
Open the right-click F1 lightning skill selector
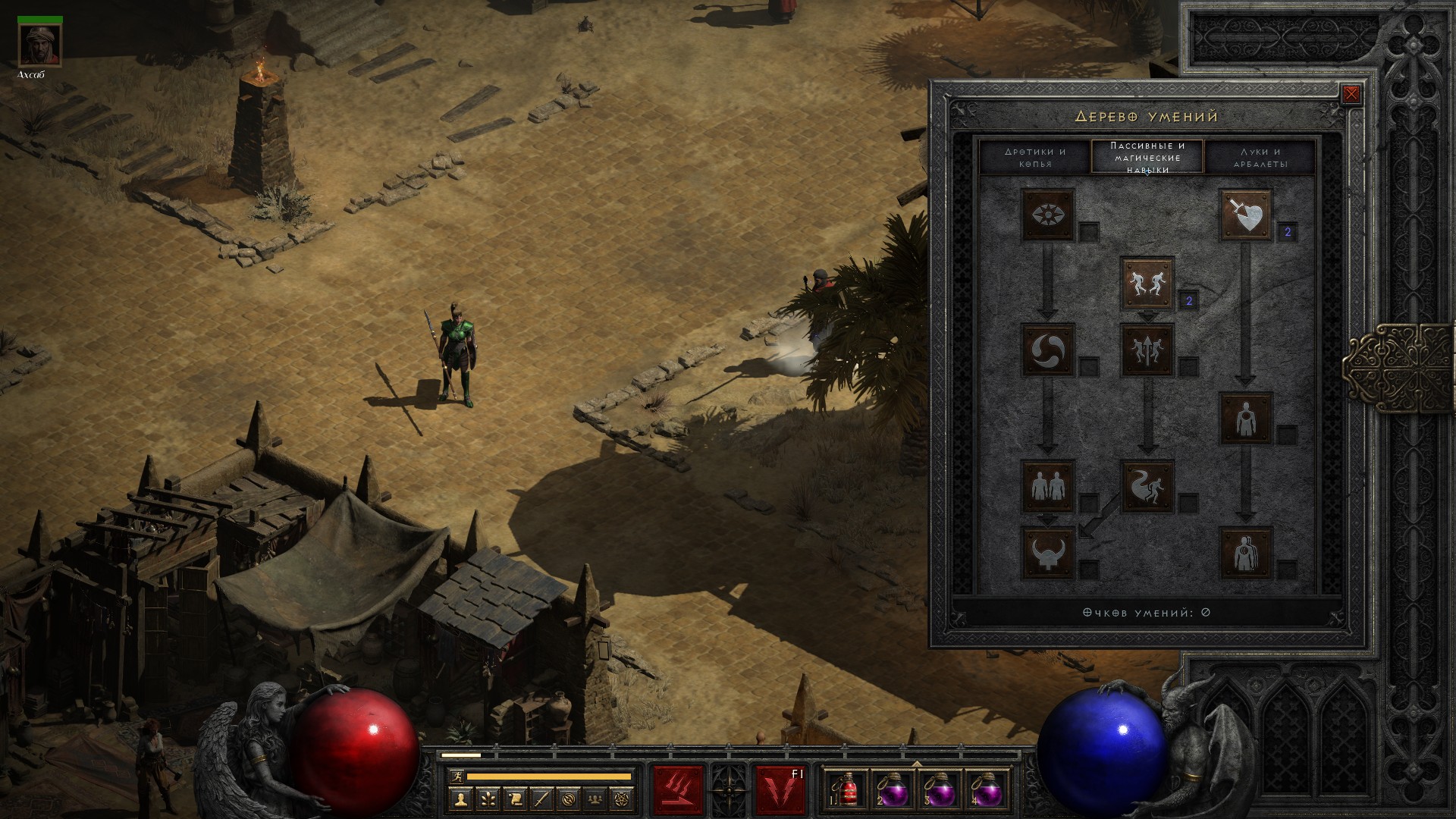pyautogui.click(x=780, y=789)
